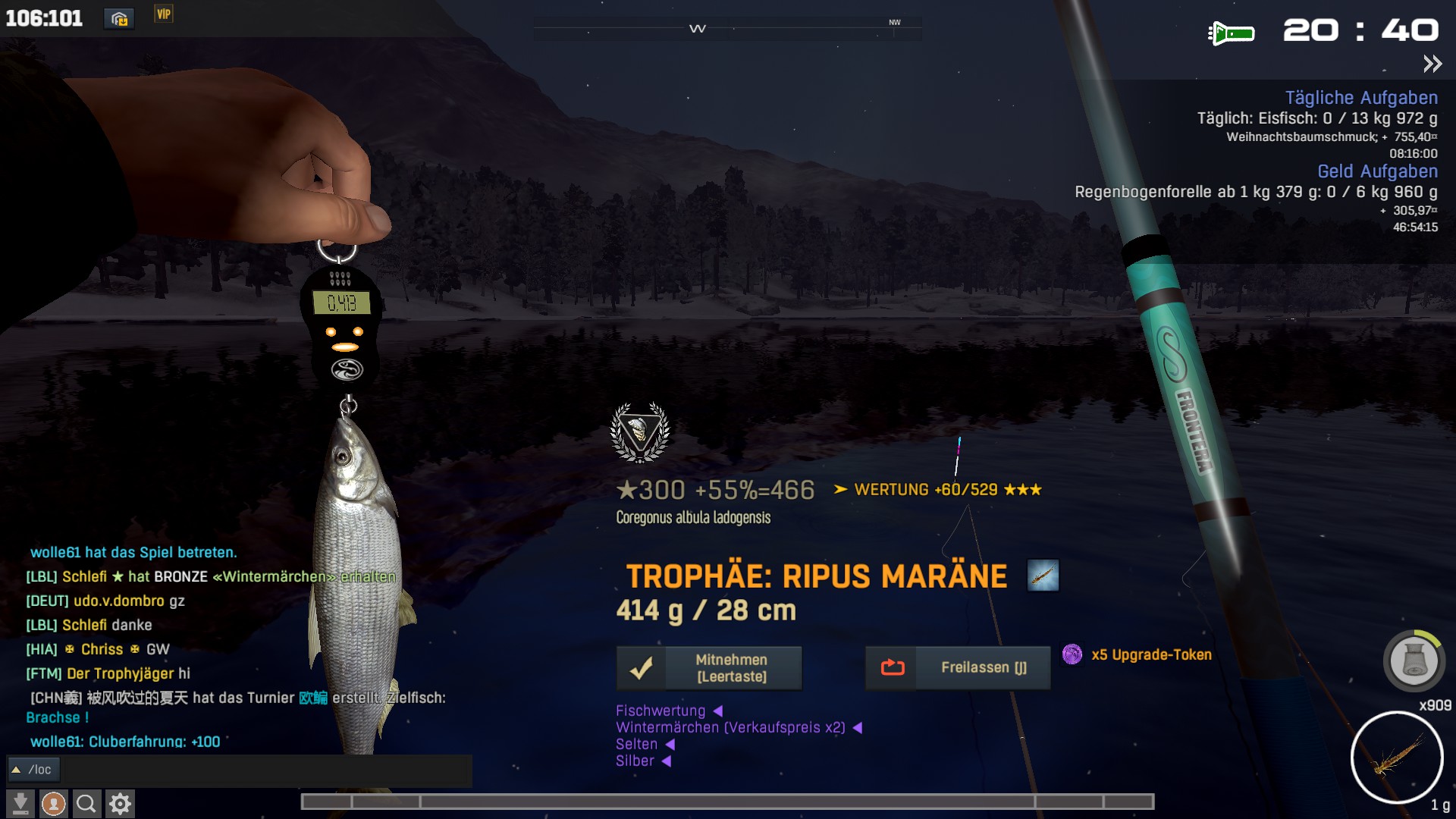Select the insect bait slot
Screen dimensions: 1456x819
pos(1396,757)
